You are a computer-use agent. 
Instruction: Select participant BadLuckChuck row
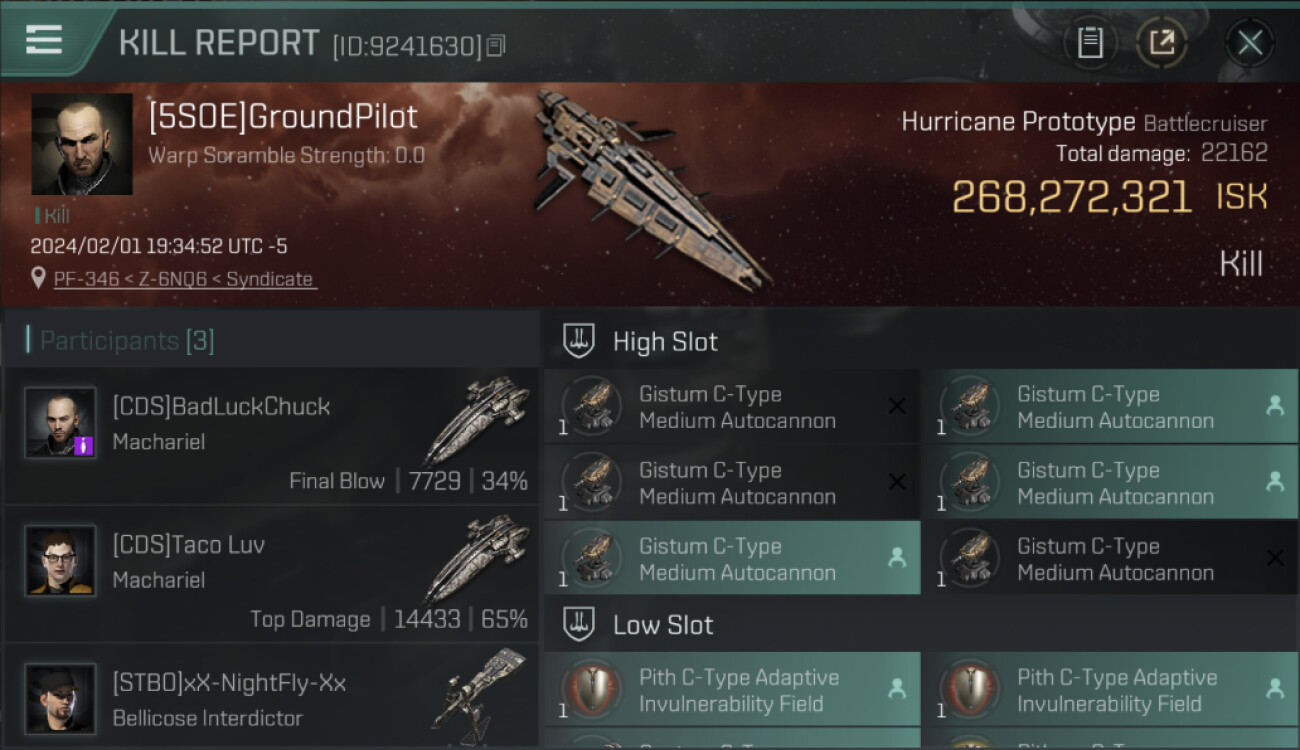[x=272, y=436]
